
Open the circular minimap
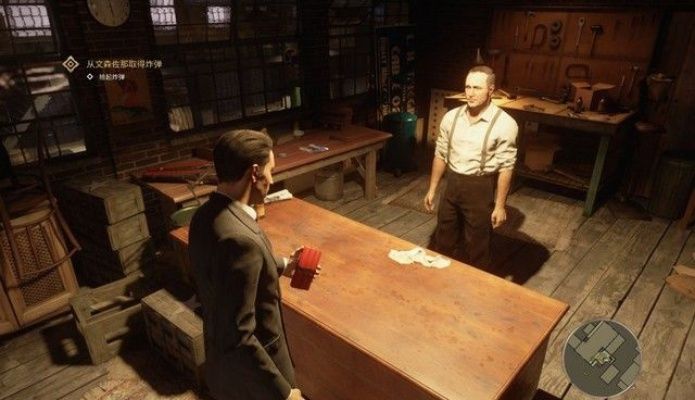click(x=602, y=357)
